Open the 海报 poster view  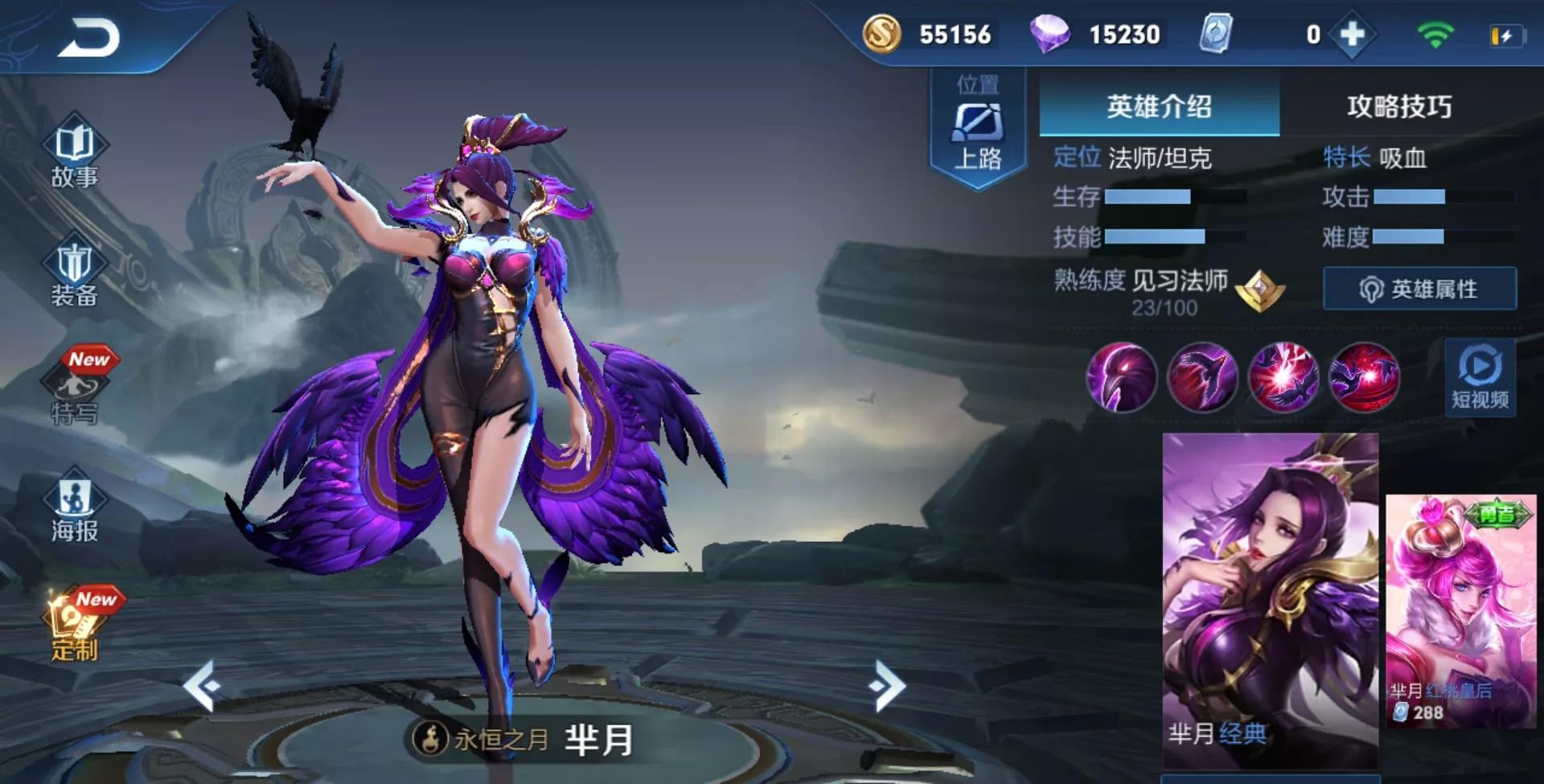point(74,510)
